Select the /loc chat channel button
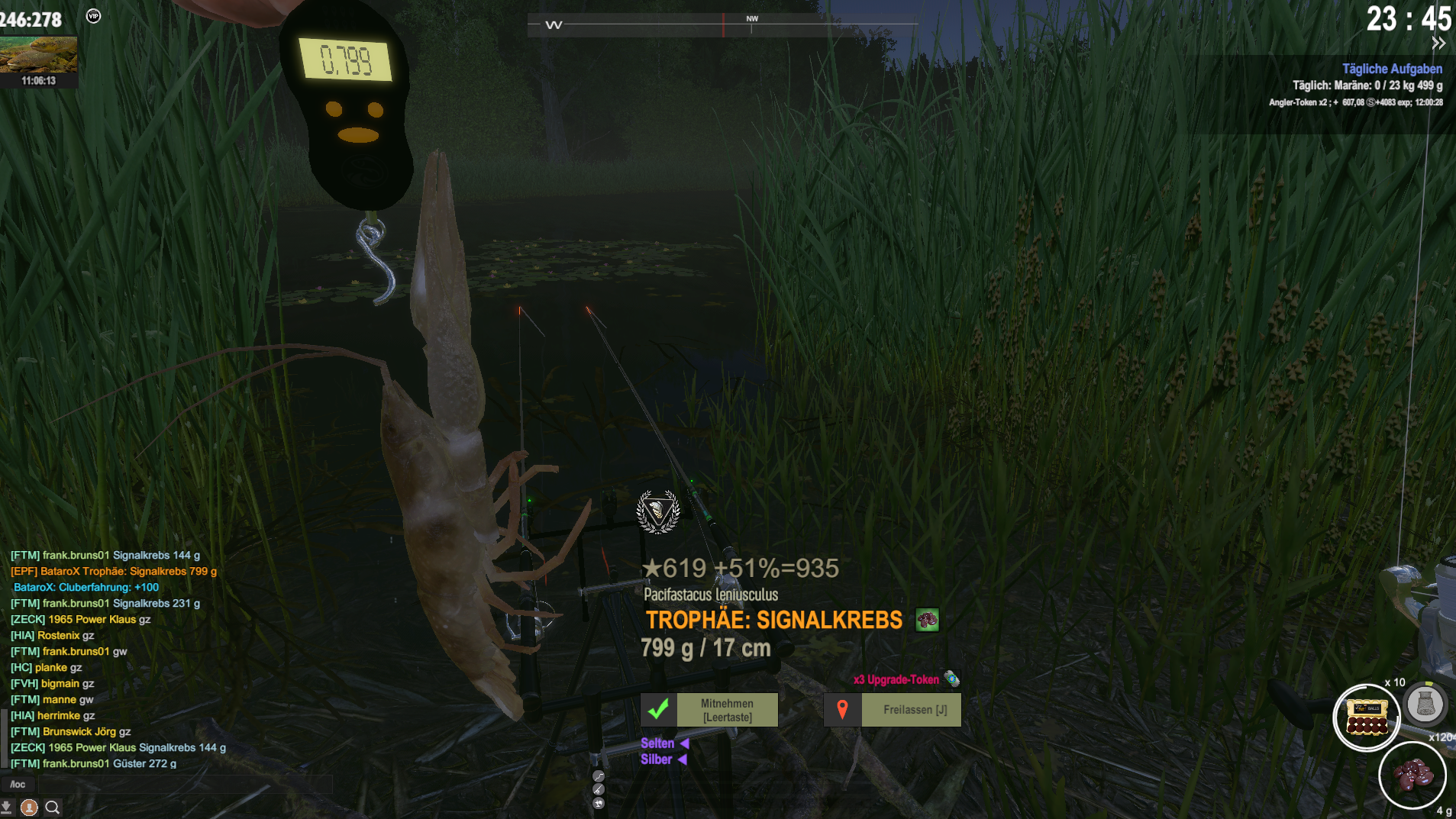The image size is (1456, 819). tap(18, 784)
